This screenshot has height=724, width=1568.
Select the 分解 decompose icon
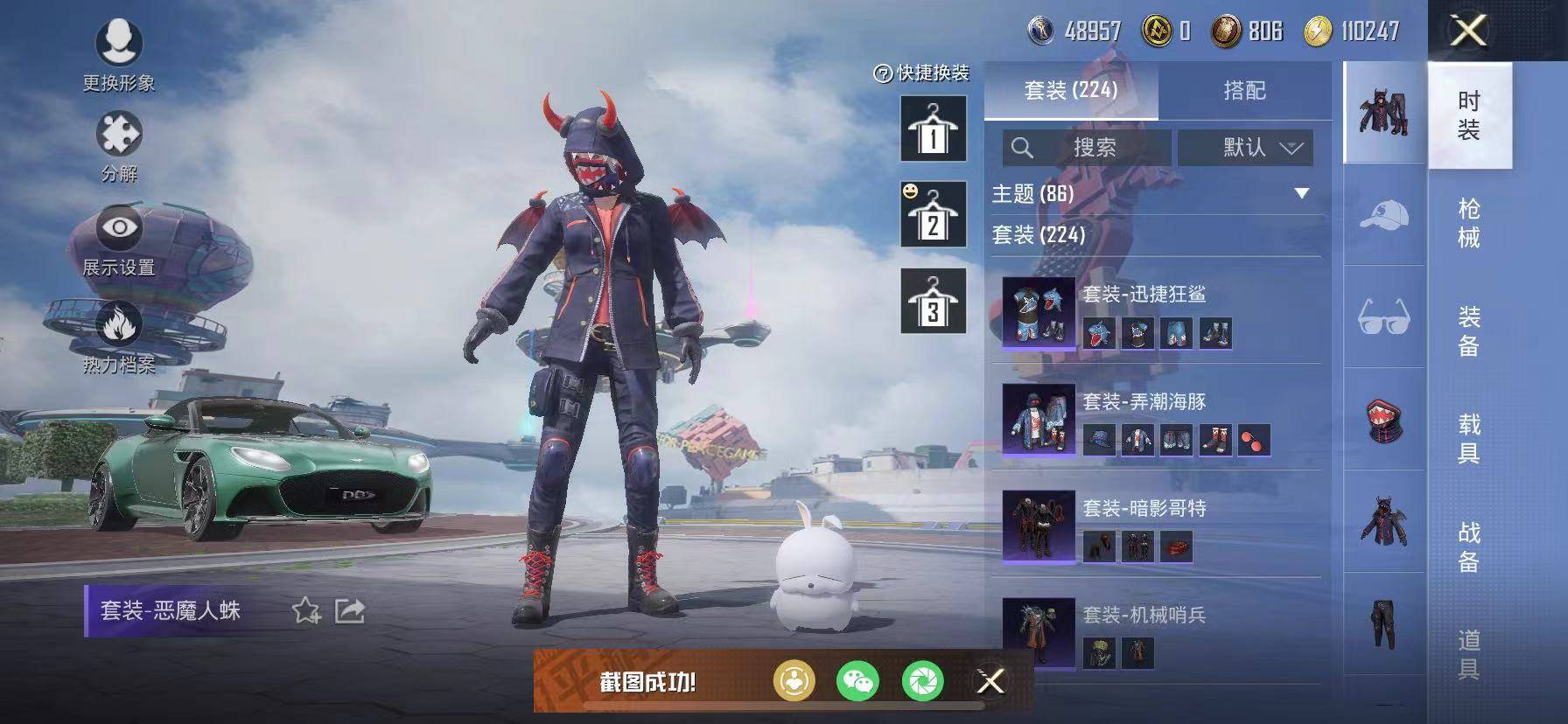coord(118,136)
